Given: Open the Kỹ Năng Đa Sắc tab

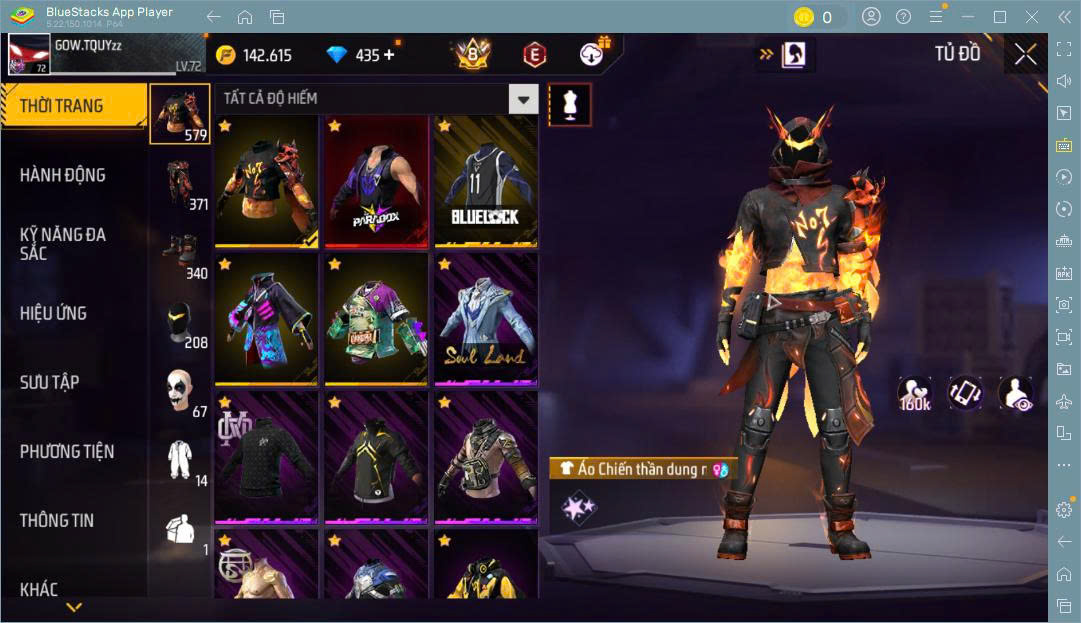Looking at the screenshot, I should pos(63,244).
